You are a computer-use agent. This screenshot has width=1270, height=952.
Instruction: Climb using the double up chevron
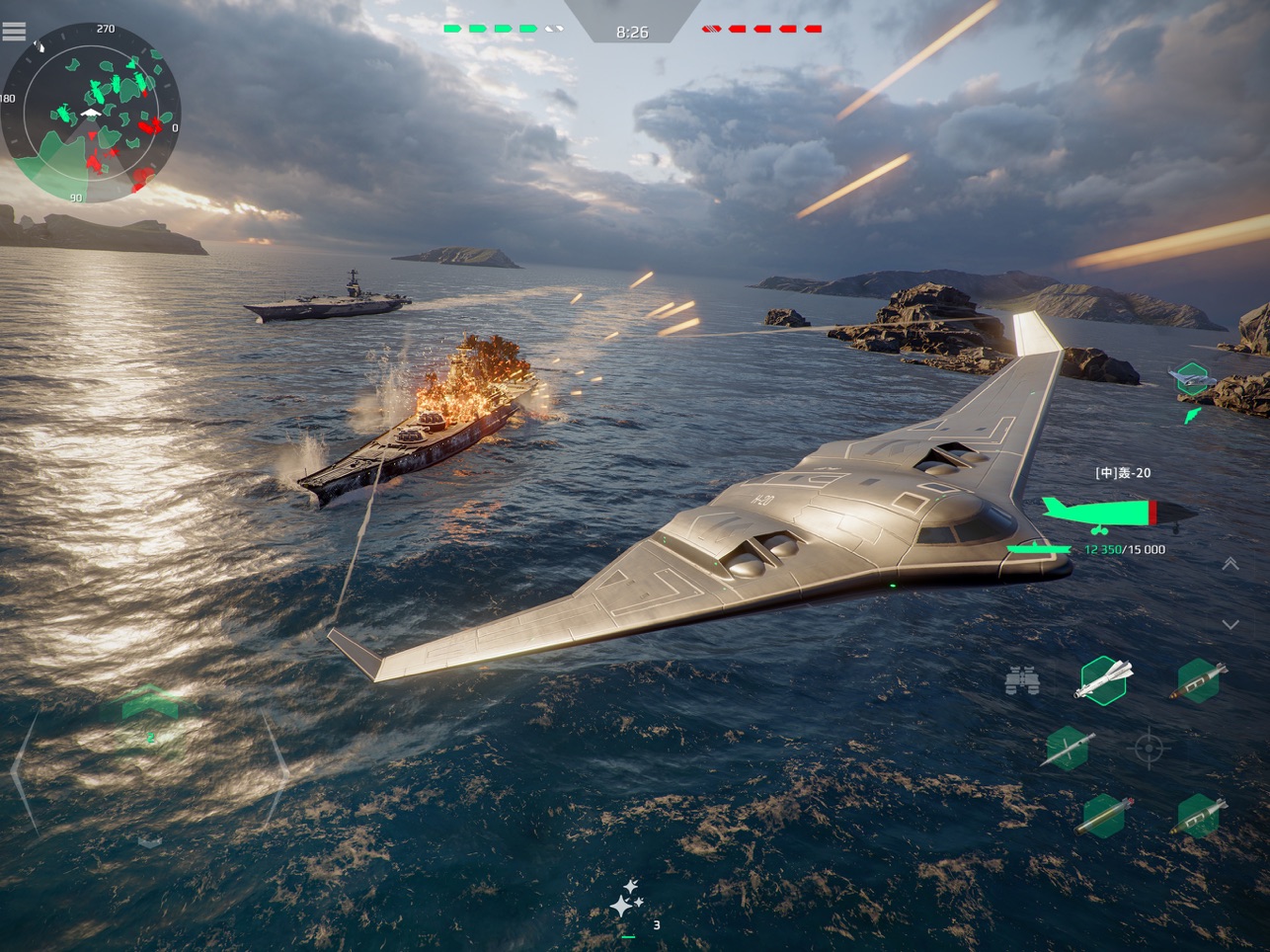tap(1230, 564)
